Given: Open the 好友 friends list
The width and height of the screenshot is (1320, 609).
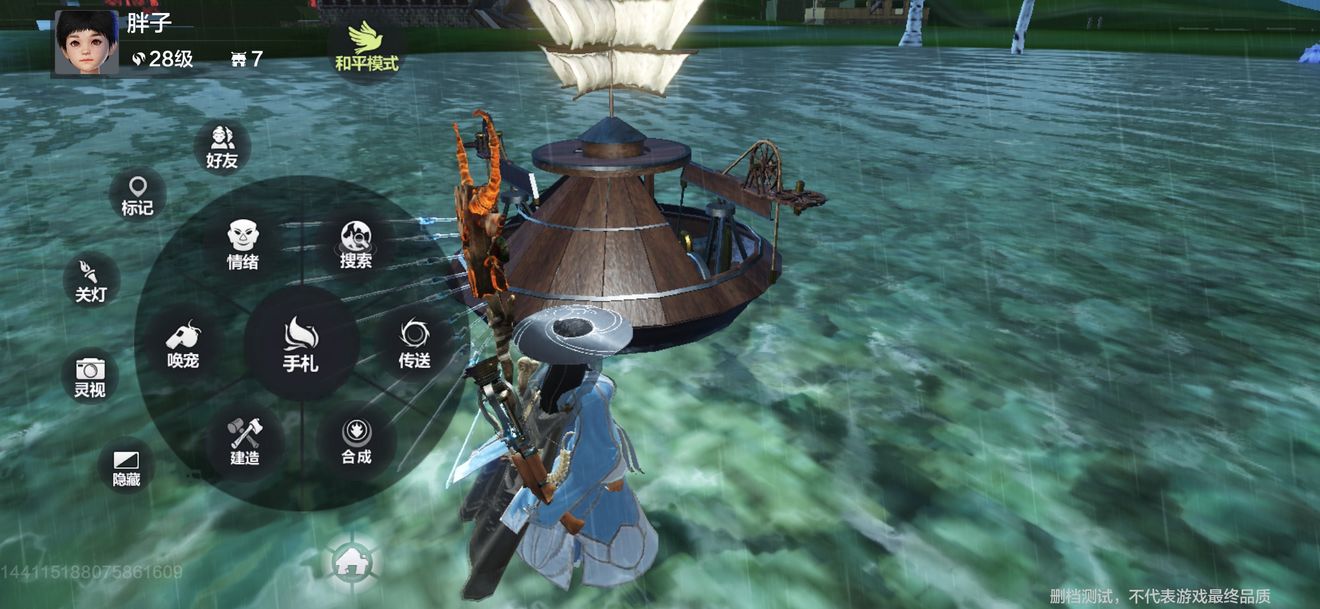Looking at the screenshot, I should 222,146.
